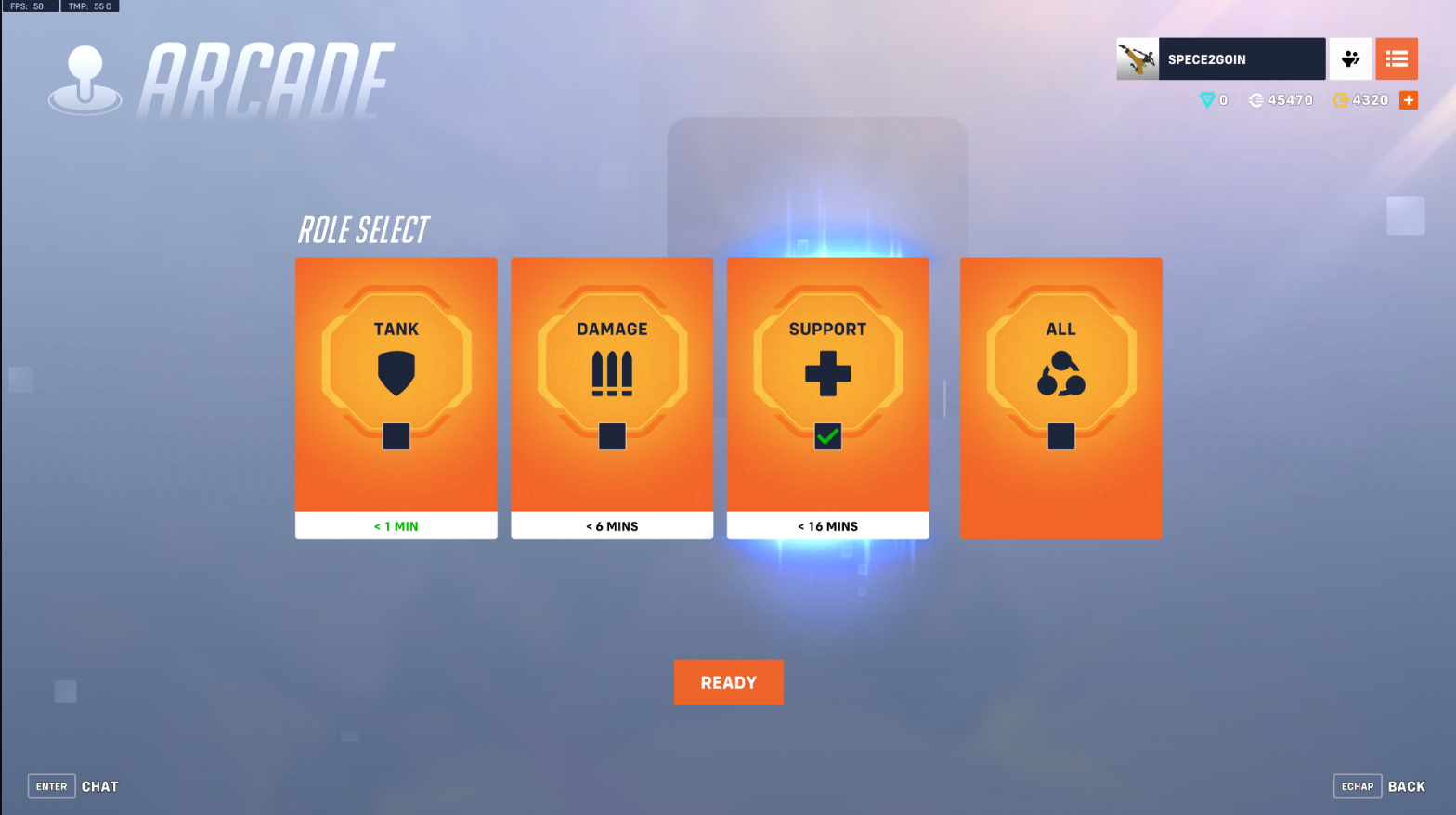Open the CHAT field
The height and width of the screenshot is (815, 1456).
pyautogui.click(x=99, y=786)
